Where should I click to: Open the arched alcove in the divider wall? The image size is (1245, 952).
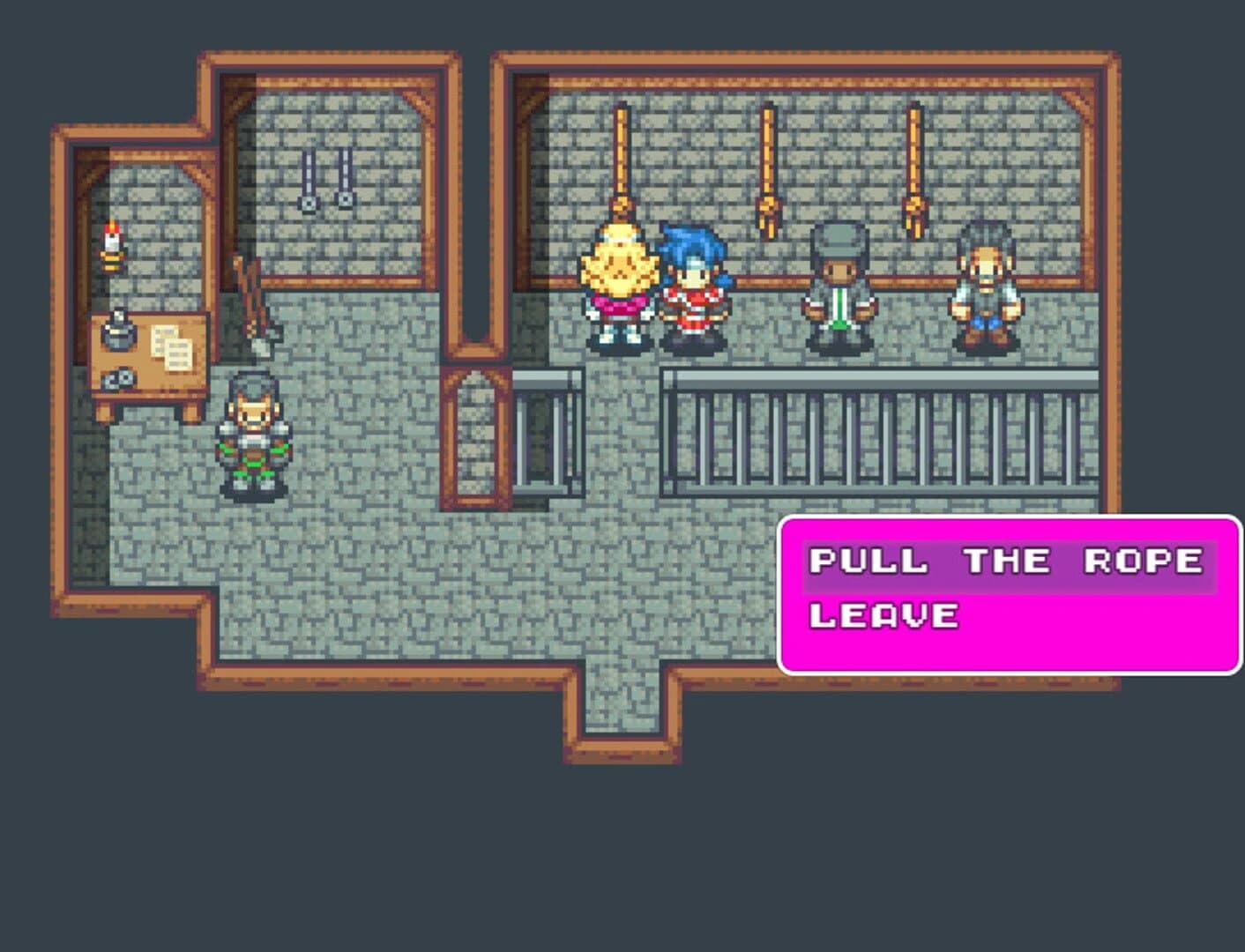[473, 436]
